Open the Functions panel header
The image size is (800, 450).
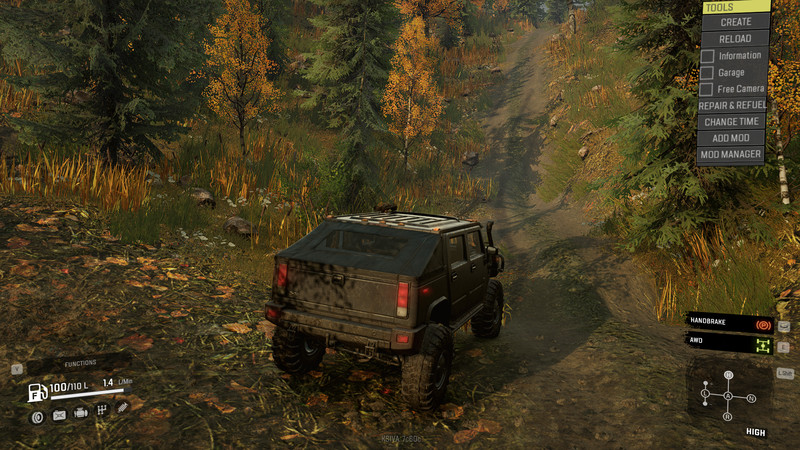(80, 365)
